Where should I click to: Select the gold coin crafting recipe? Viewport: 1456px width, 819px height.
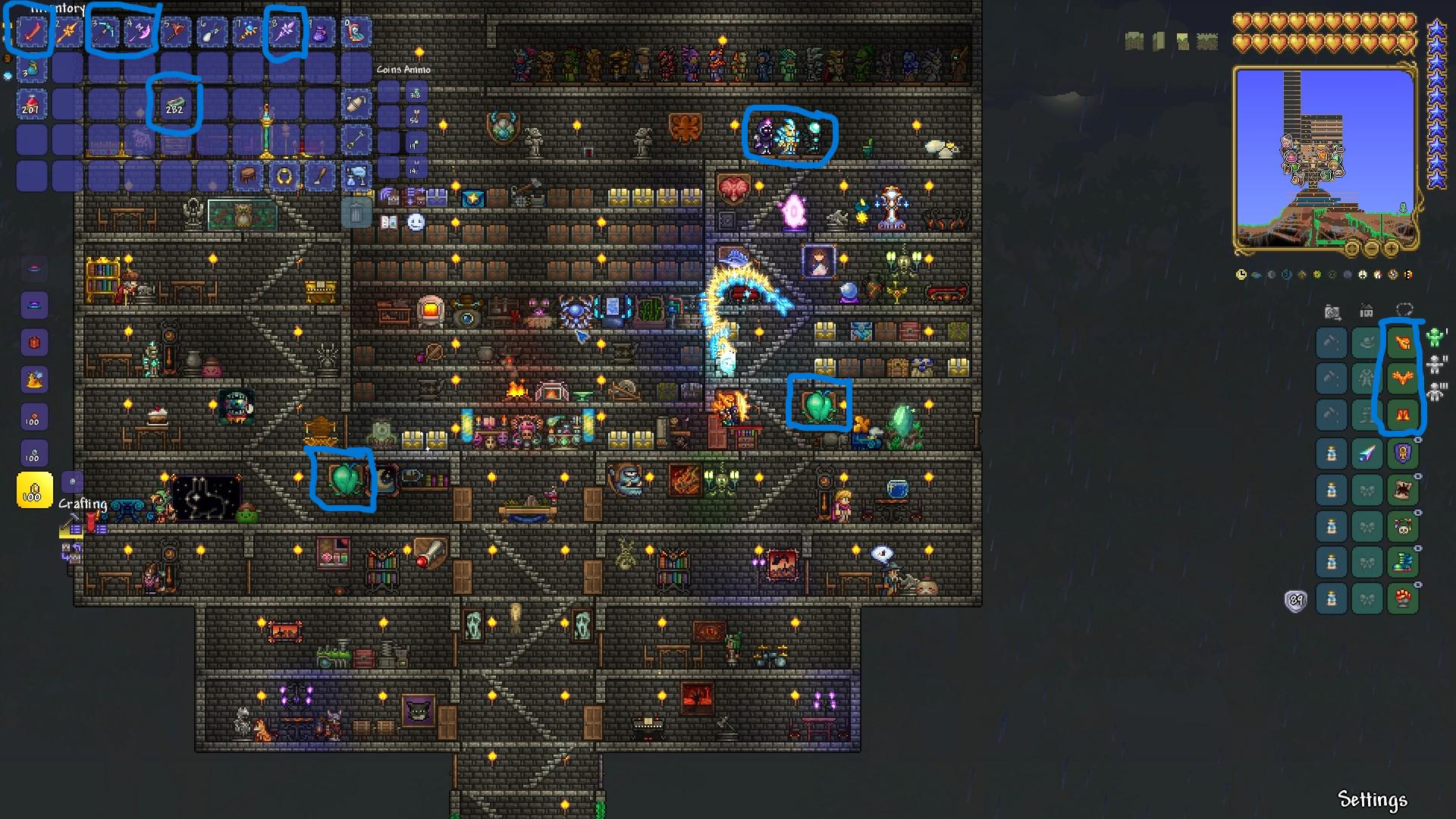click(x=34, y=490)
